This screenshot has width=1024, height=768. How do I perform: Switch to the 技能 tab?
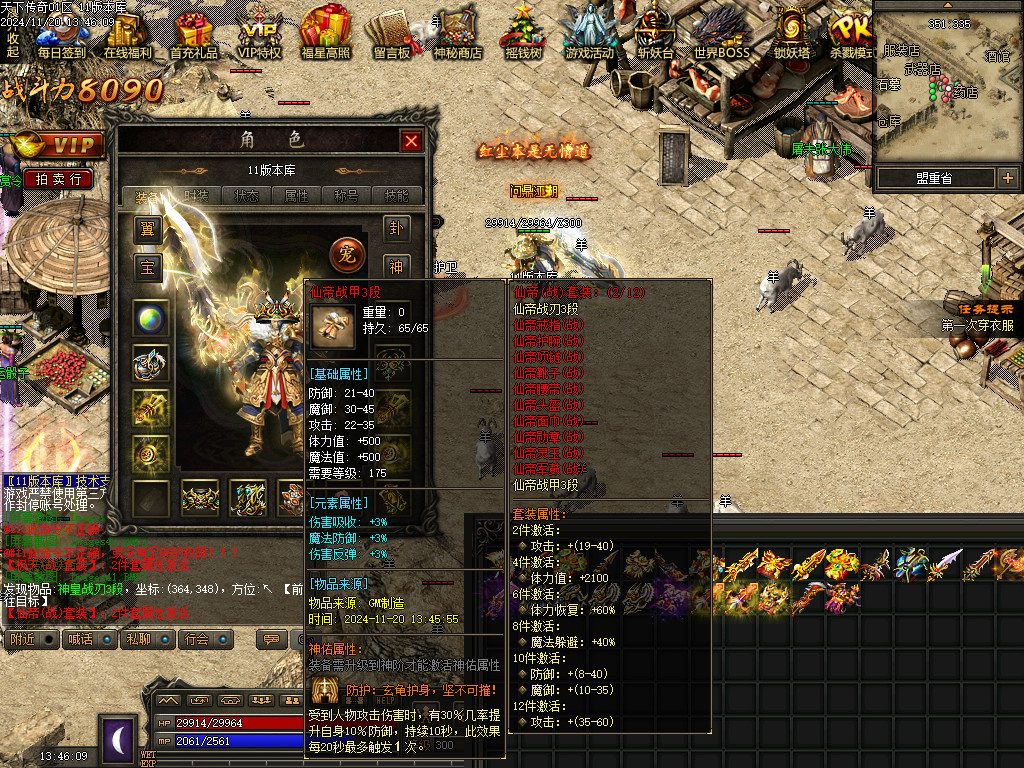click(x=396, y=196)
